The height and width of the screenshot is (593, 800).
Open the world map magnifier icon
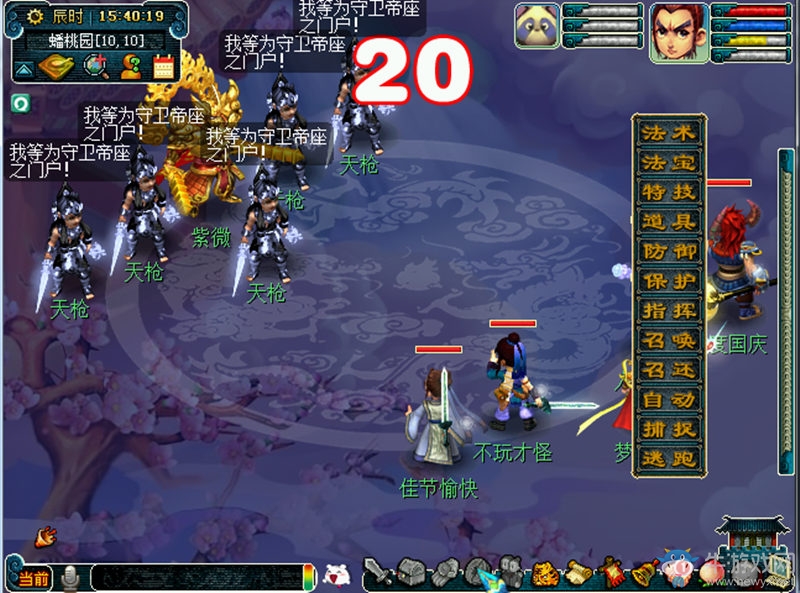97,66
